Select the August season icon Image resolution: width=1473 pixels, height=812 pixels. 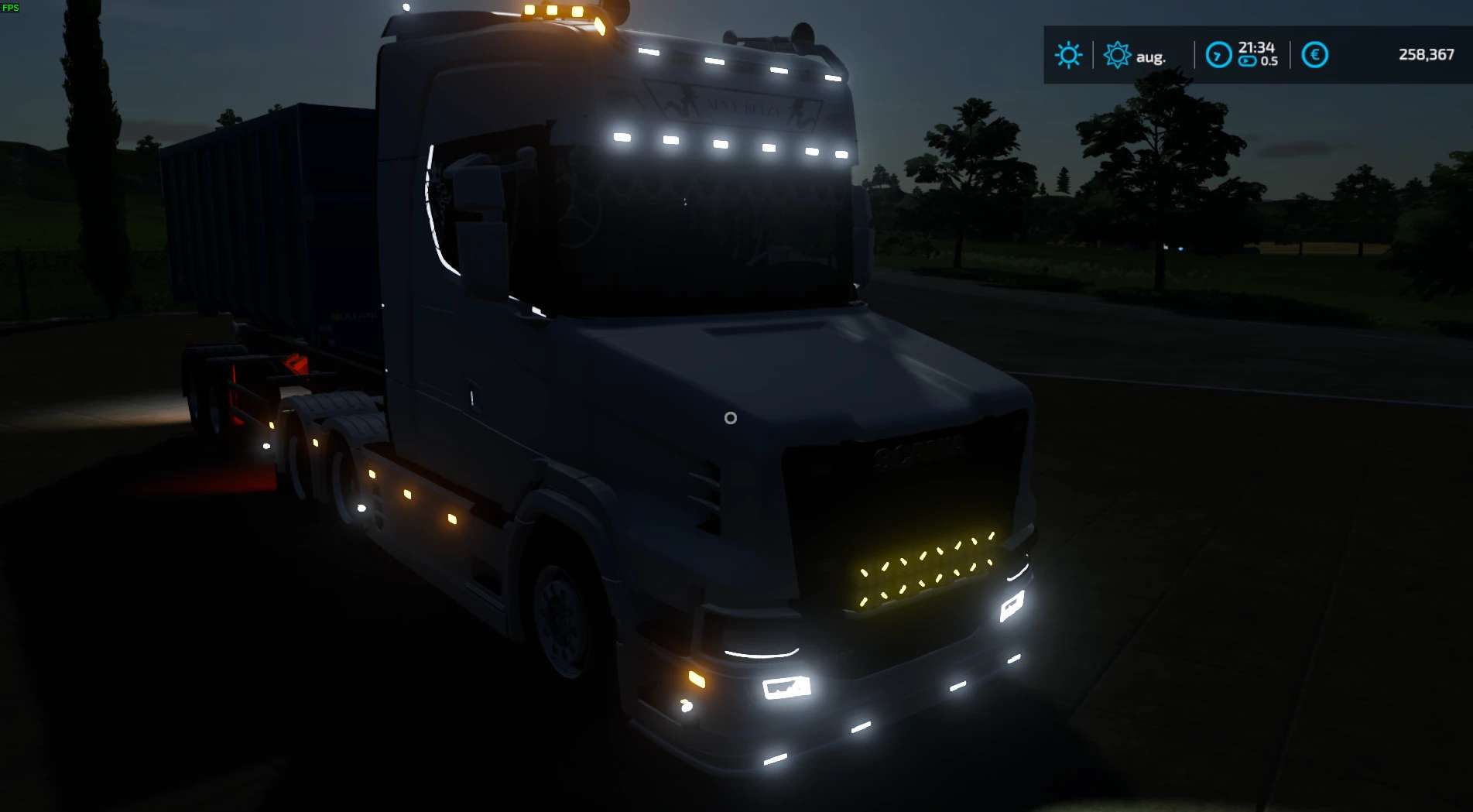pyautogui.click(x=1117, y=55)
